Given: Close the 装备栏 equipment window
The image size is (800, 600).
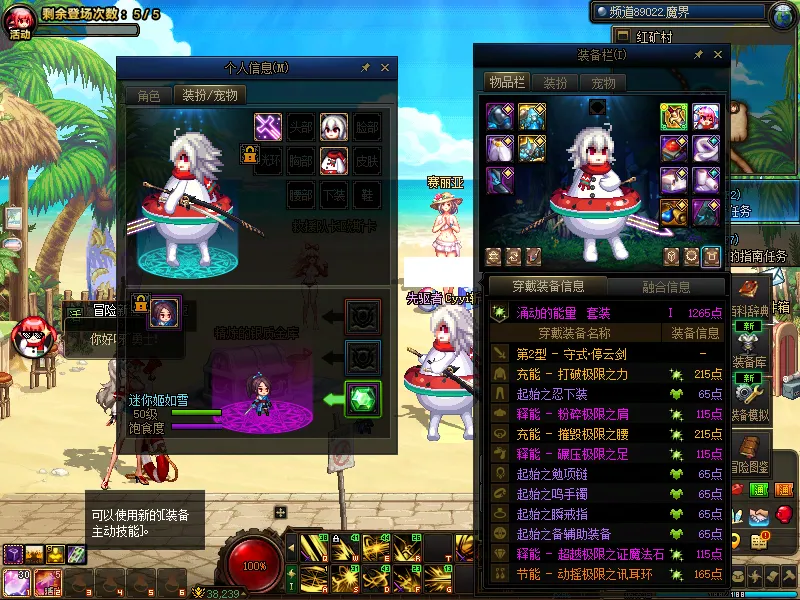Looking at the screenshot, I should click(x=713, y=54).
